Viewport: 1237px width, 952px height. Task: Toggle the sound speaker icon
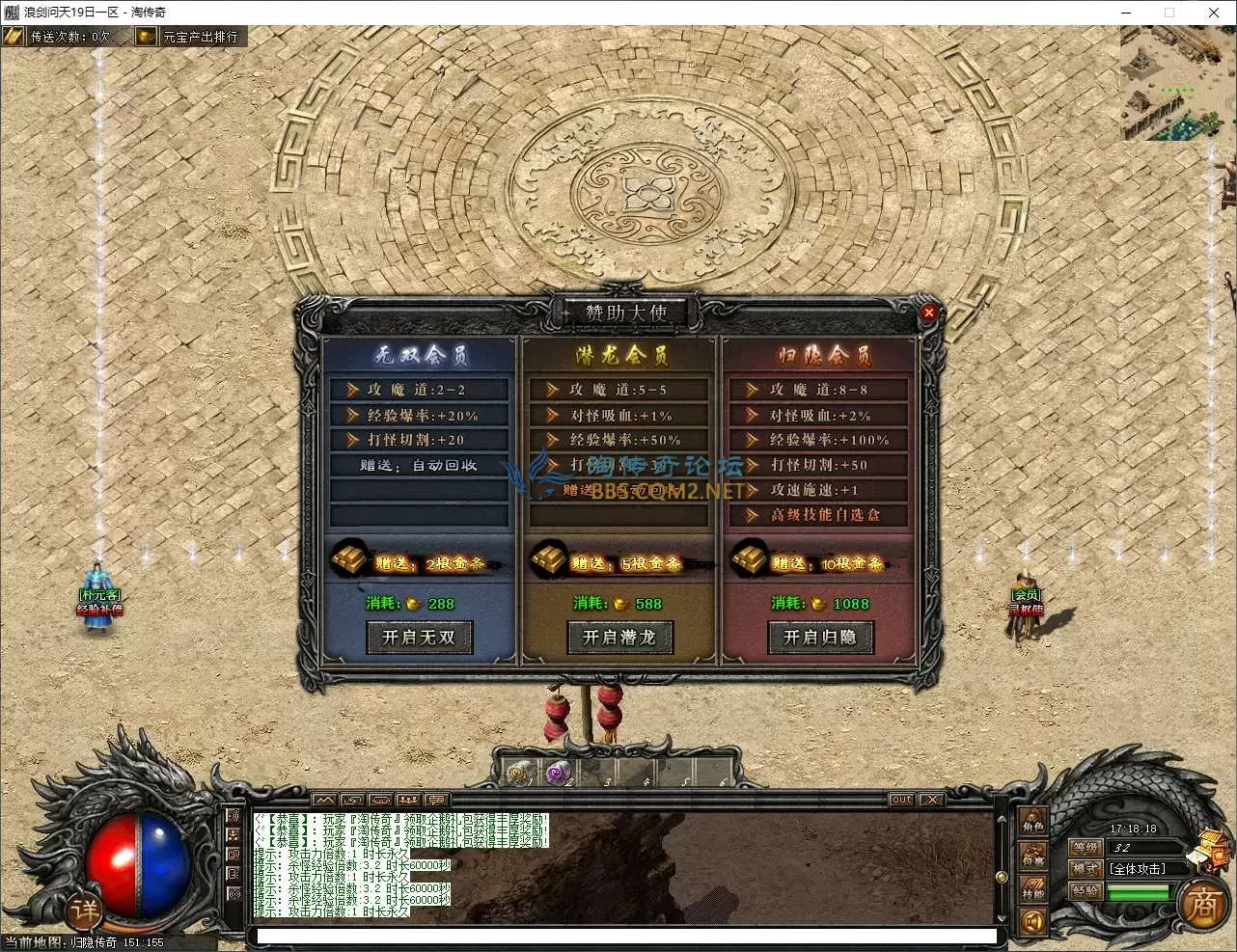pos(1033,923)
